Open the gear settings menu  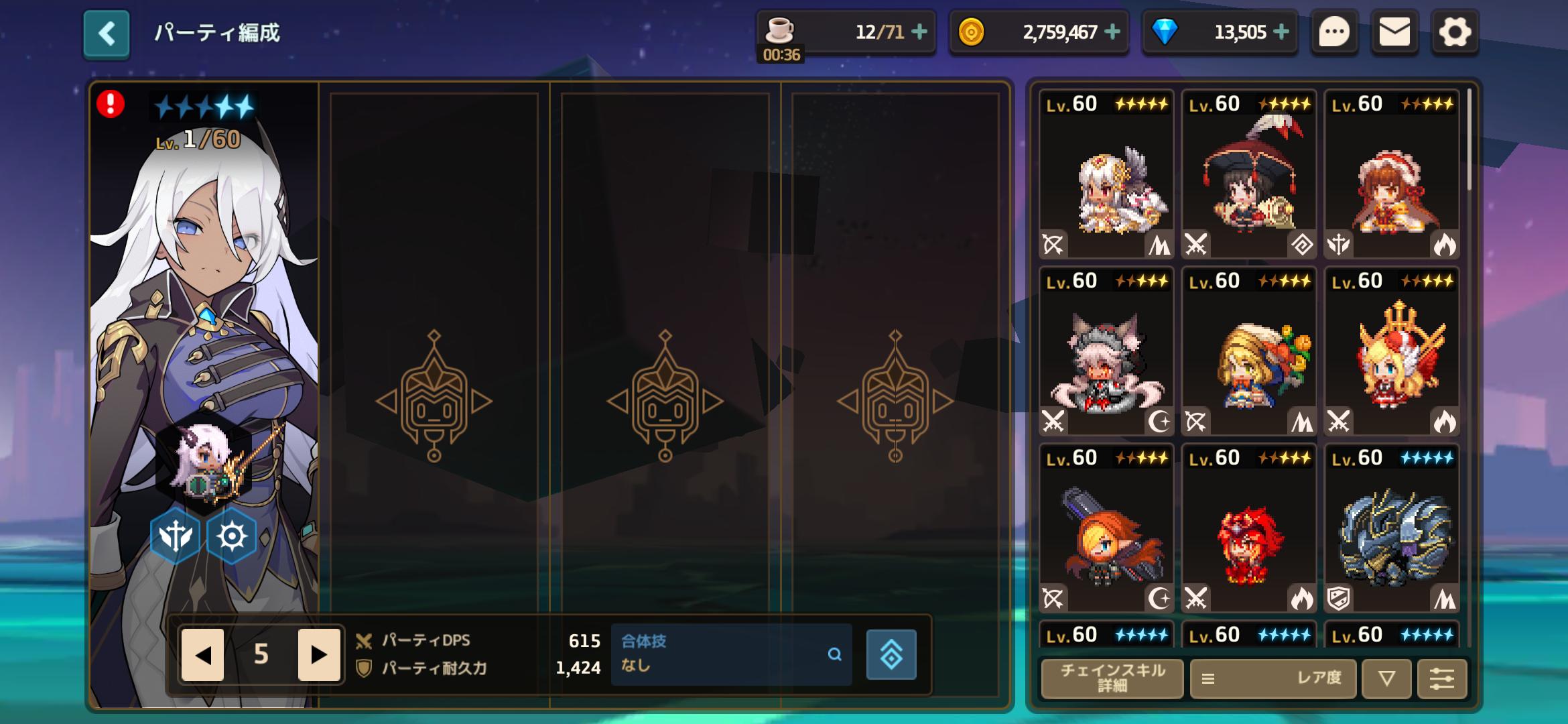(1454, 32)
